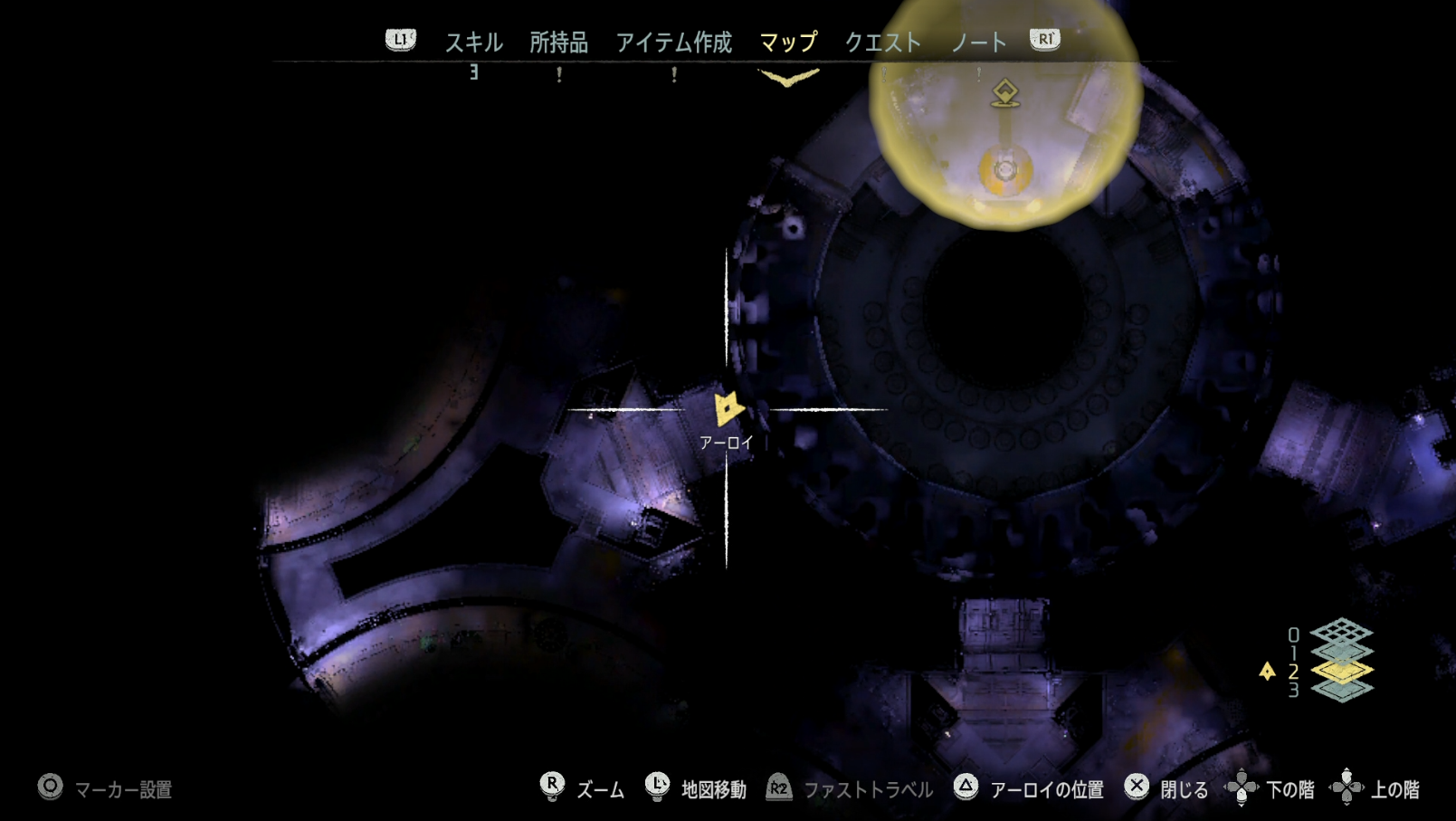Choose floor level 0 in layer selector
The height and width of the screenshot is (821, 1456).
[1341, 631]
